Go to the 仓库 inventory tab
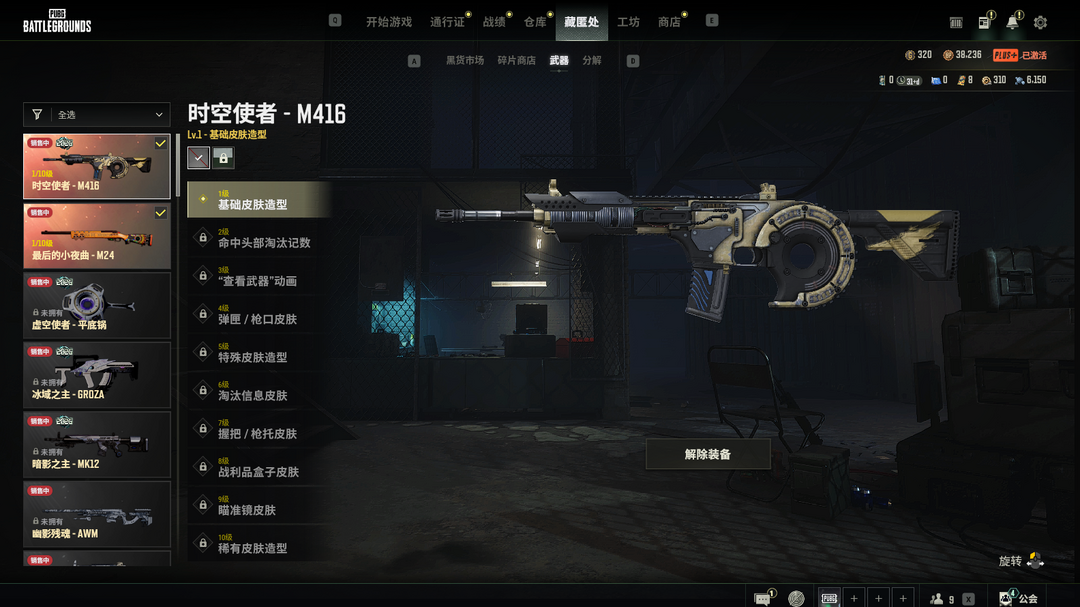Viewport: 1080px width, 607px height. coord(535,22)
